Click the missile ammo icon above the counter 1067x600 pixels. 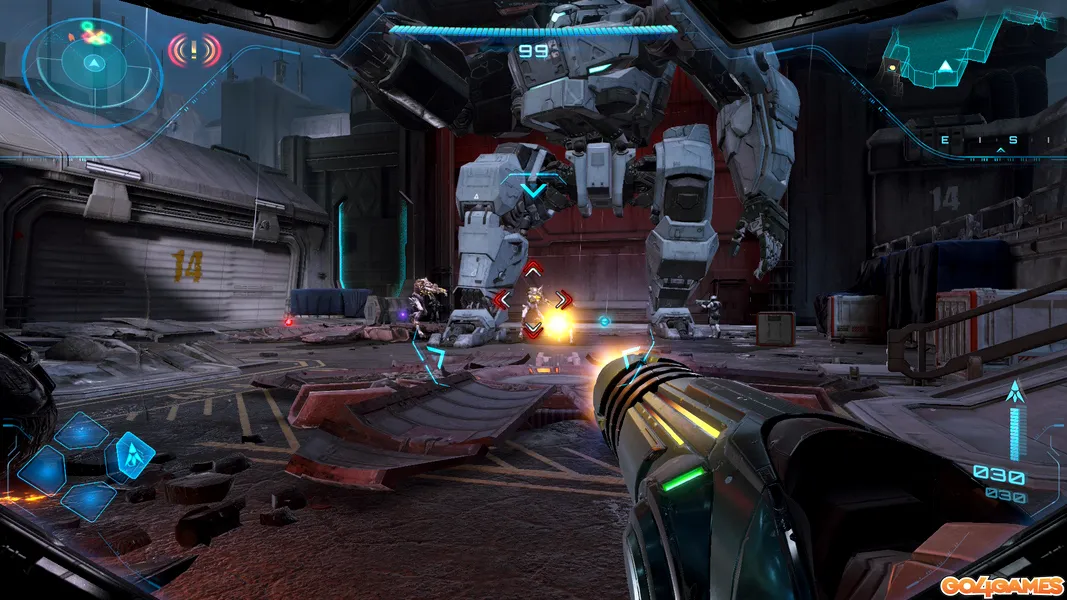(x=1017, y=393)
